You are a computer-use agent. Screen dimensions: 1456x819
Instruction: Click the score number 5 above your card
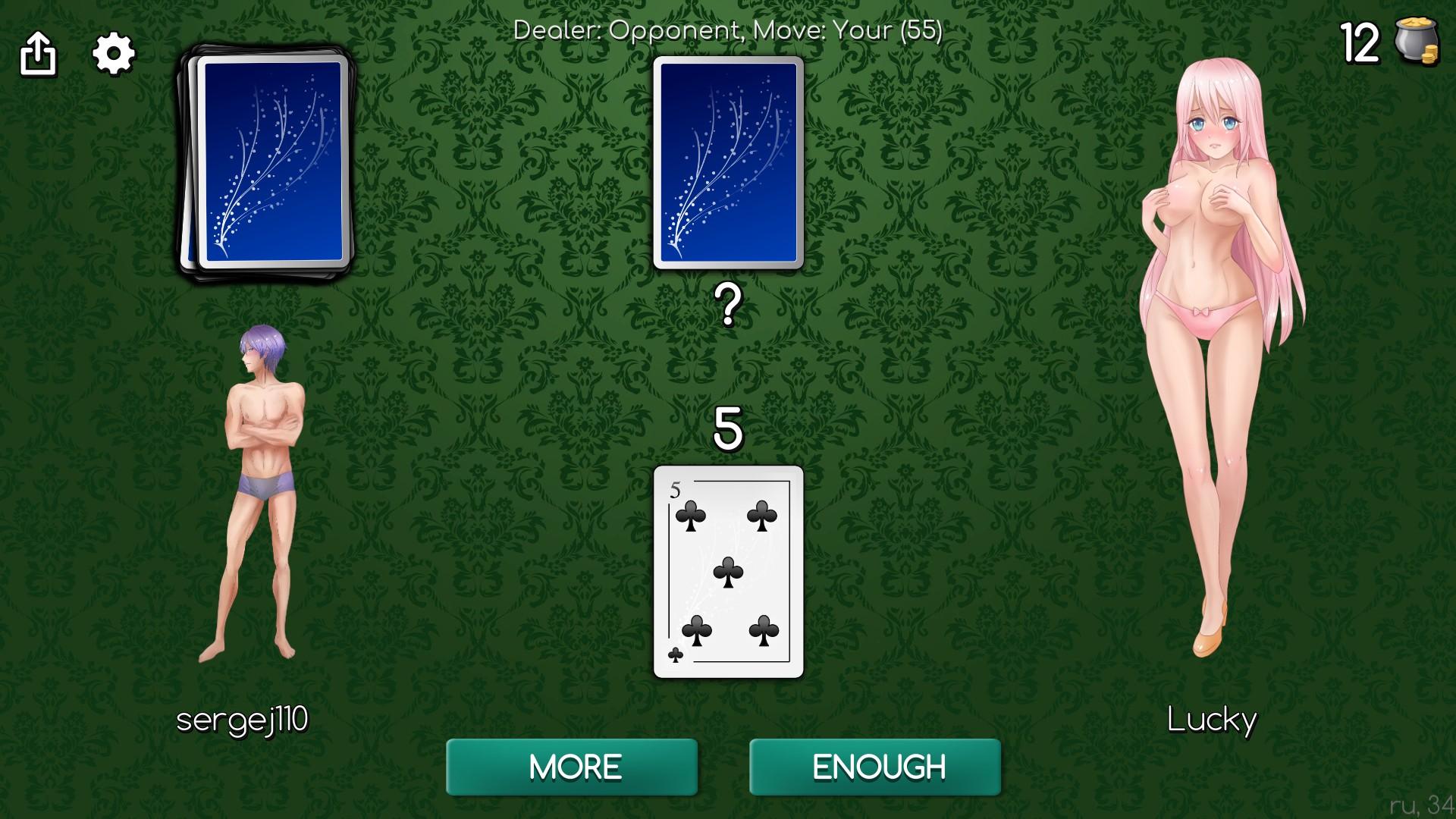pyautogui.click(x=727, y=431)
